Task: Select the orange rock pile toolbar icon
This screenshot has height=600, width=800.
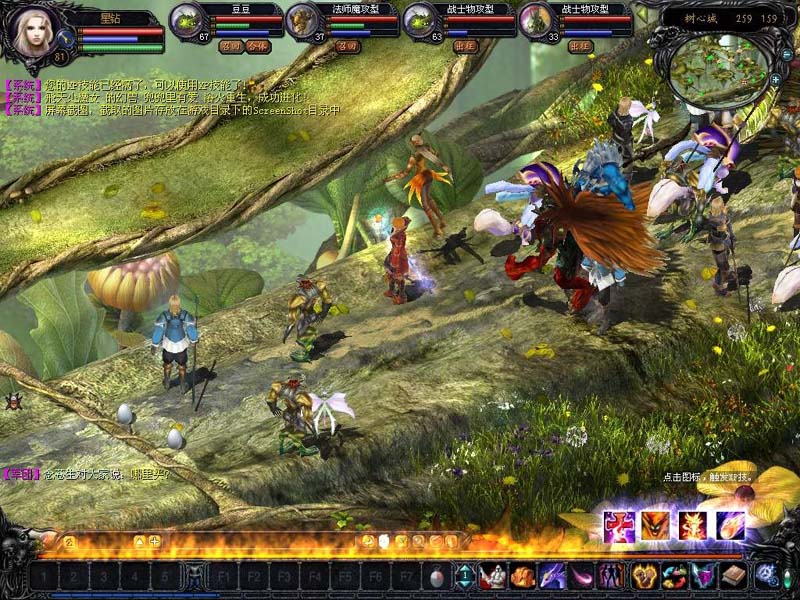Action: pos(522,576)
